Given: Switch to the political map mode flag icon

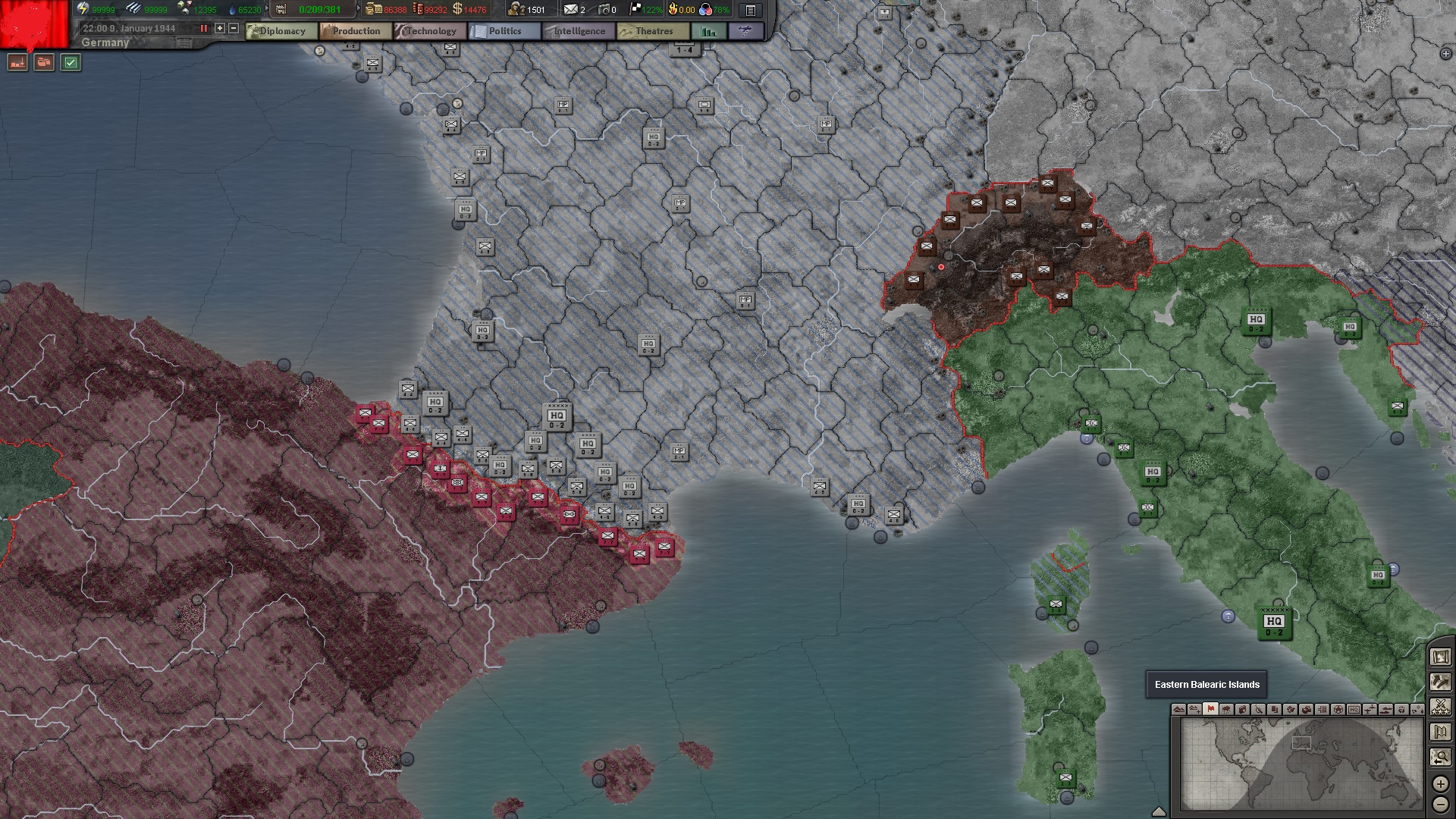Looking at the screenshot, I should click(1210, 710).
